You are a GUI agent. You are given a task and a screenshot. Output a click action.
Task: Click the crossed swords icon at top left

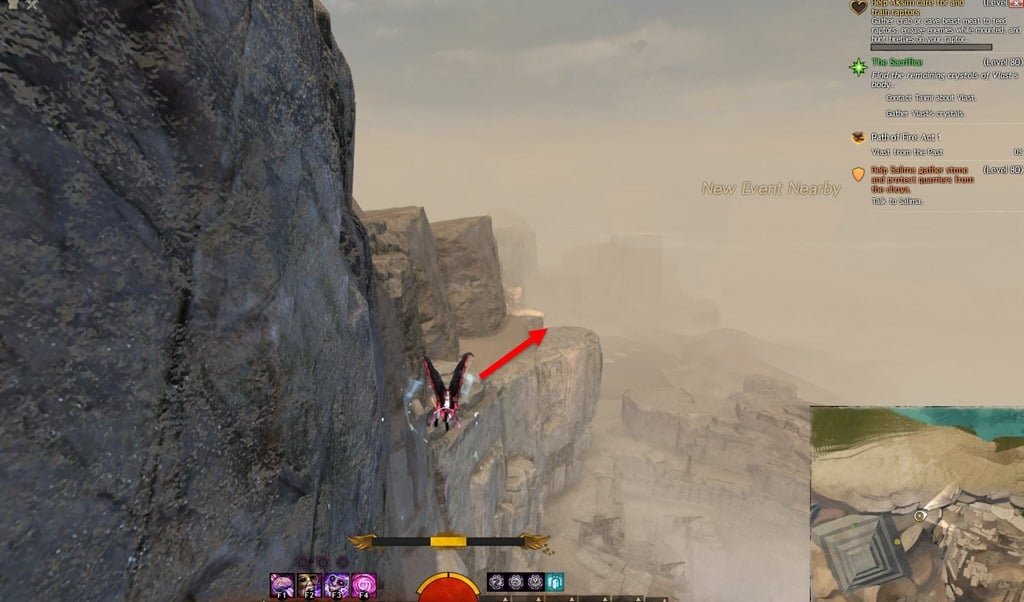point(33,5)
